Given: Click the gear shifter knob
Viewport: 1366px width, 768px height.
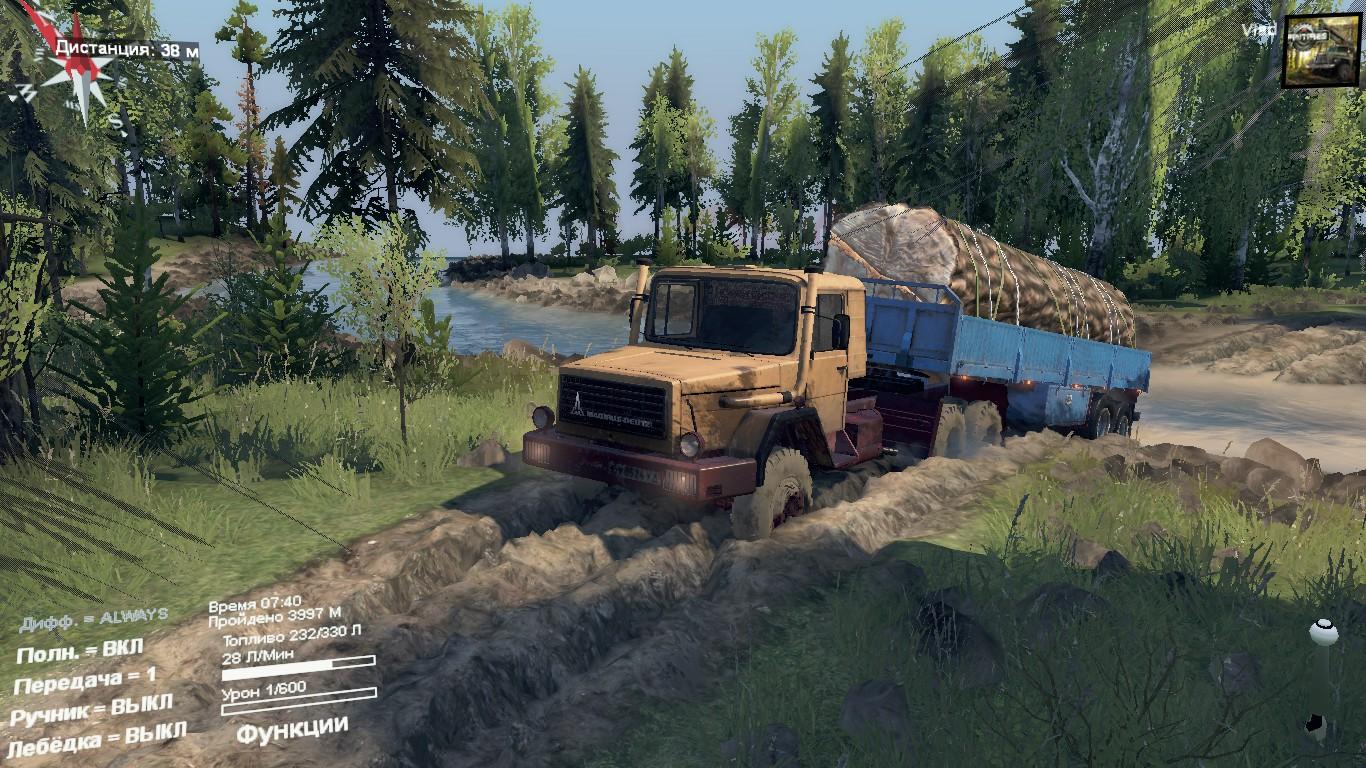Looking at the screenshot, I should pos(1324,632).
